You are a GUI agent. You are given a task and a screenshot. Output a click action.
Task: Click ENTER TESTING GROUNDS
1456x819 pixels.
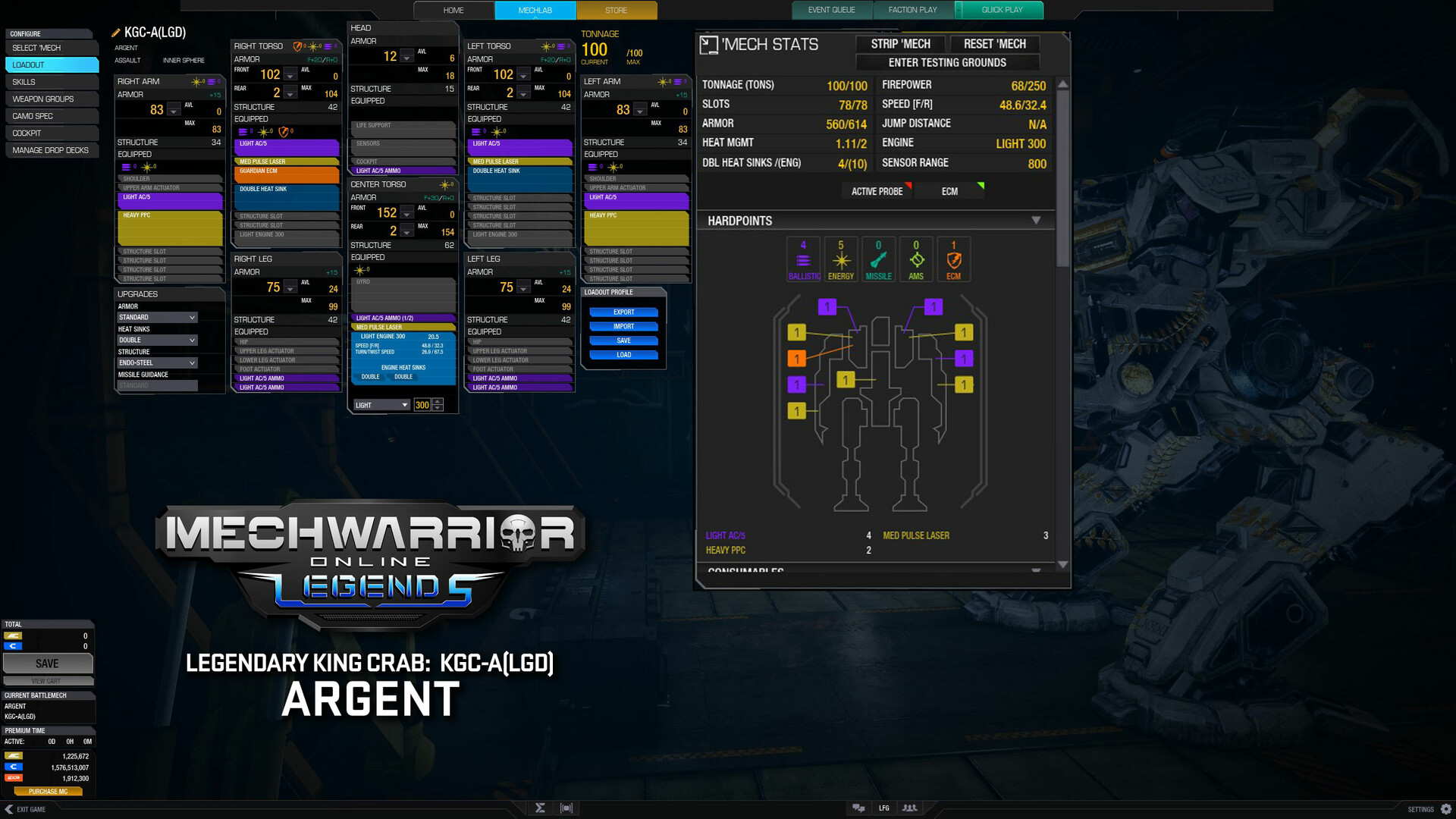click(947, 62)
